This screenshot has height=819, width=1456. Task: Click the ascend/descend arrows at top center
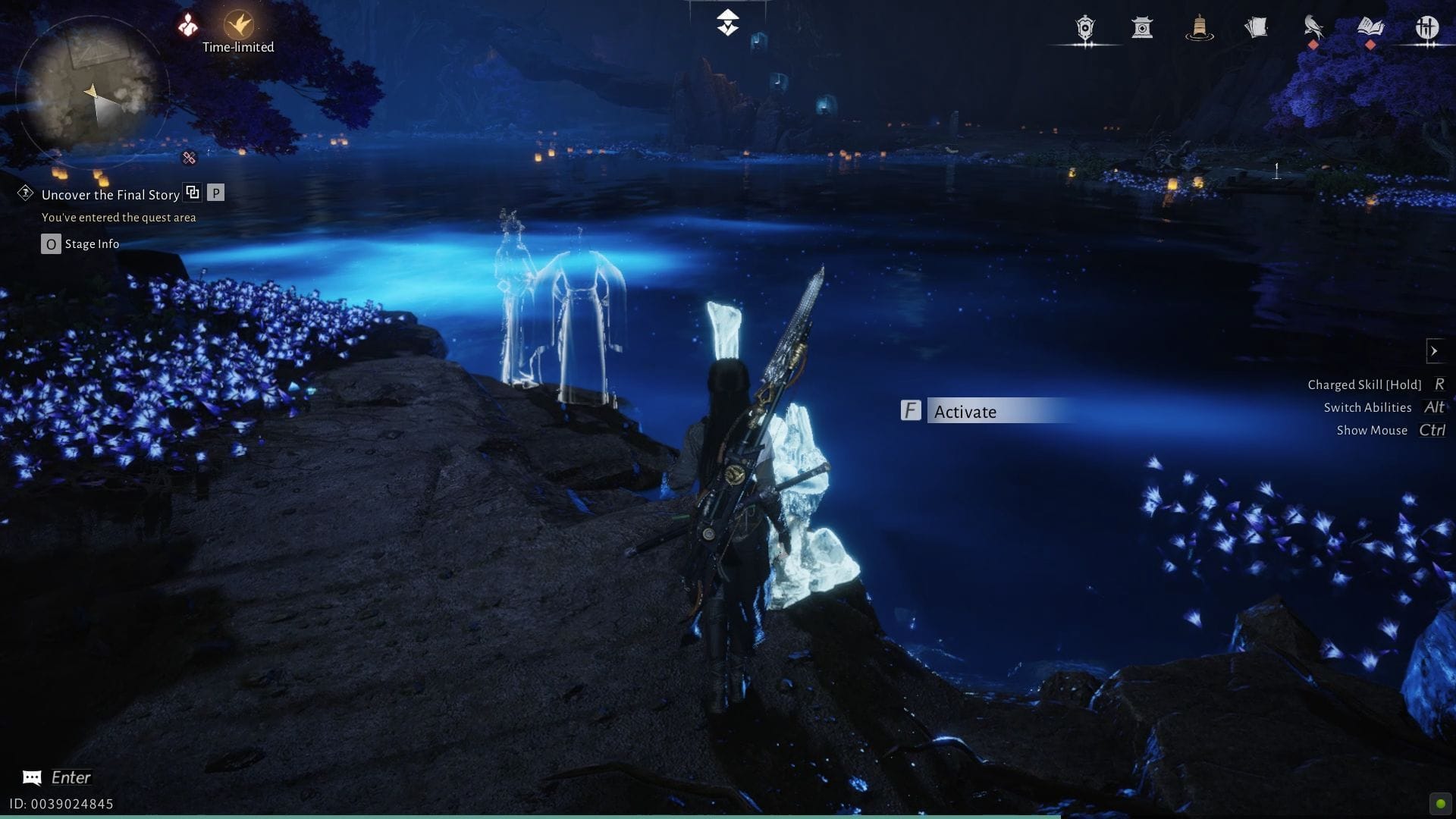point(726,23)
